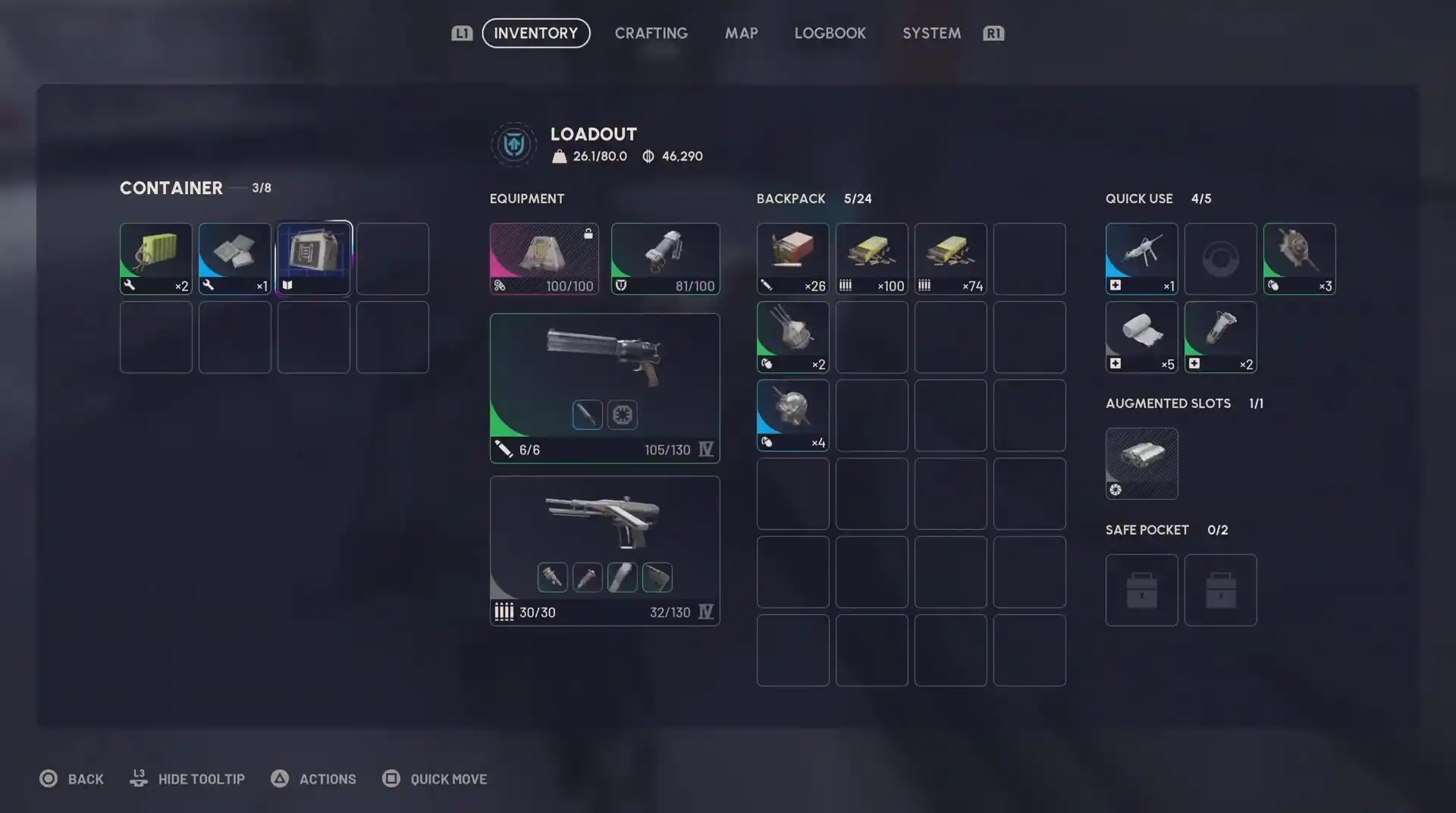This screenshot has height=813, width=1456.
Task: Select the grenade ×3 in Quick Use
Action: coord(1299,258)
